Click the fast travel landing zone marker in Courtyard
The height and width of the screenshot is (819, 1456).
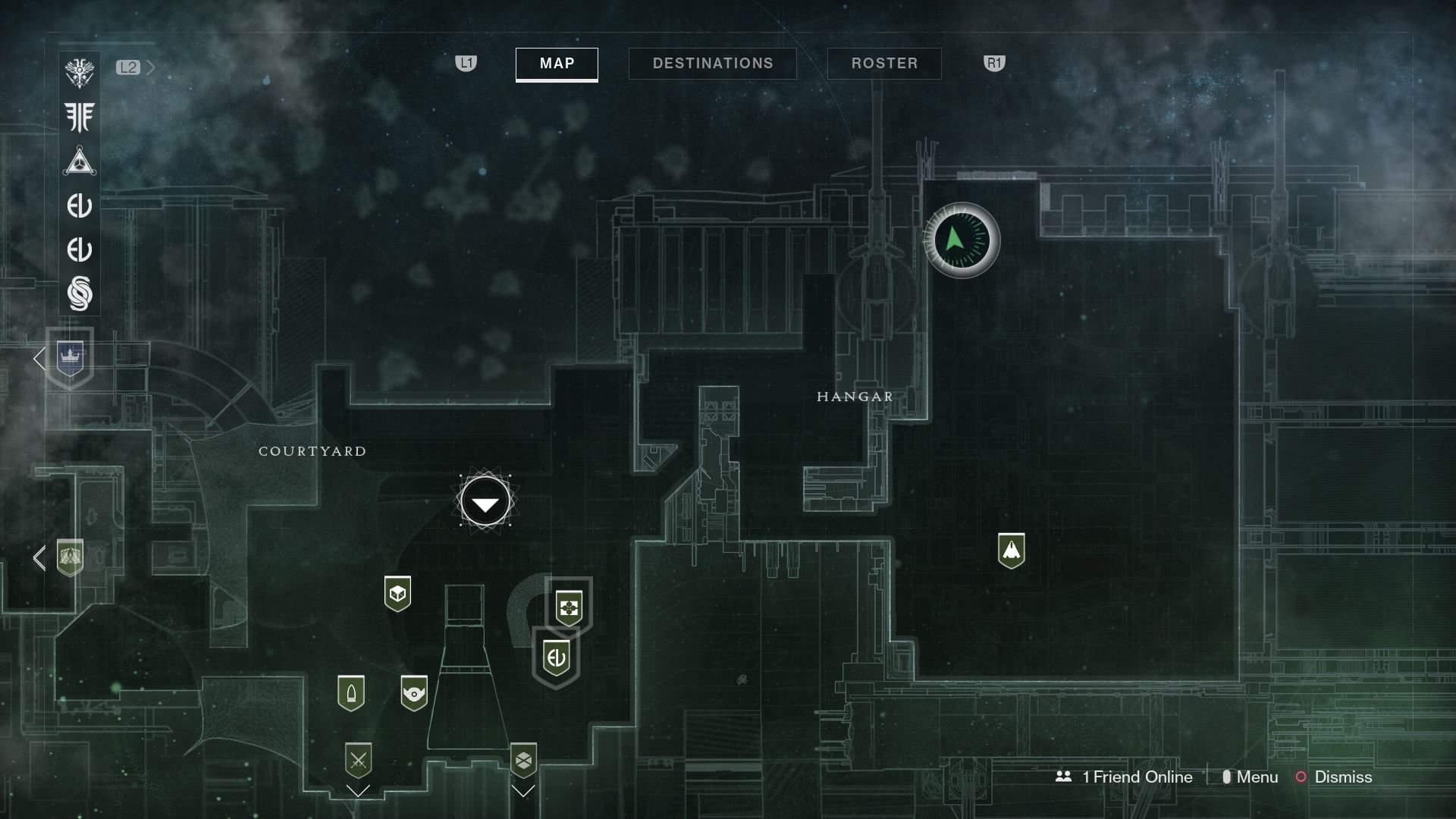[x=485, y=500]
